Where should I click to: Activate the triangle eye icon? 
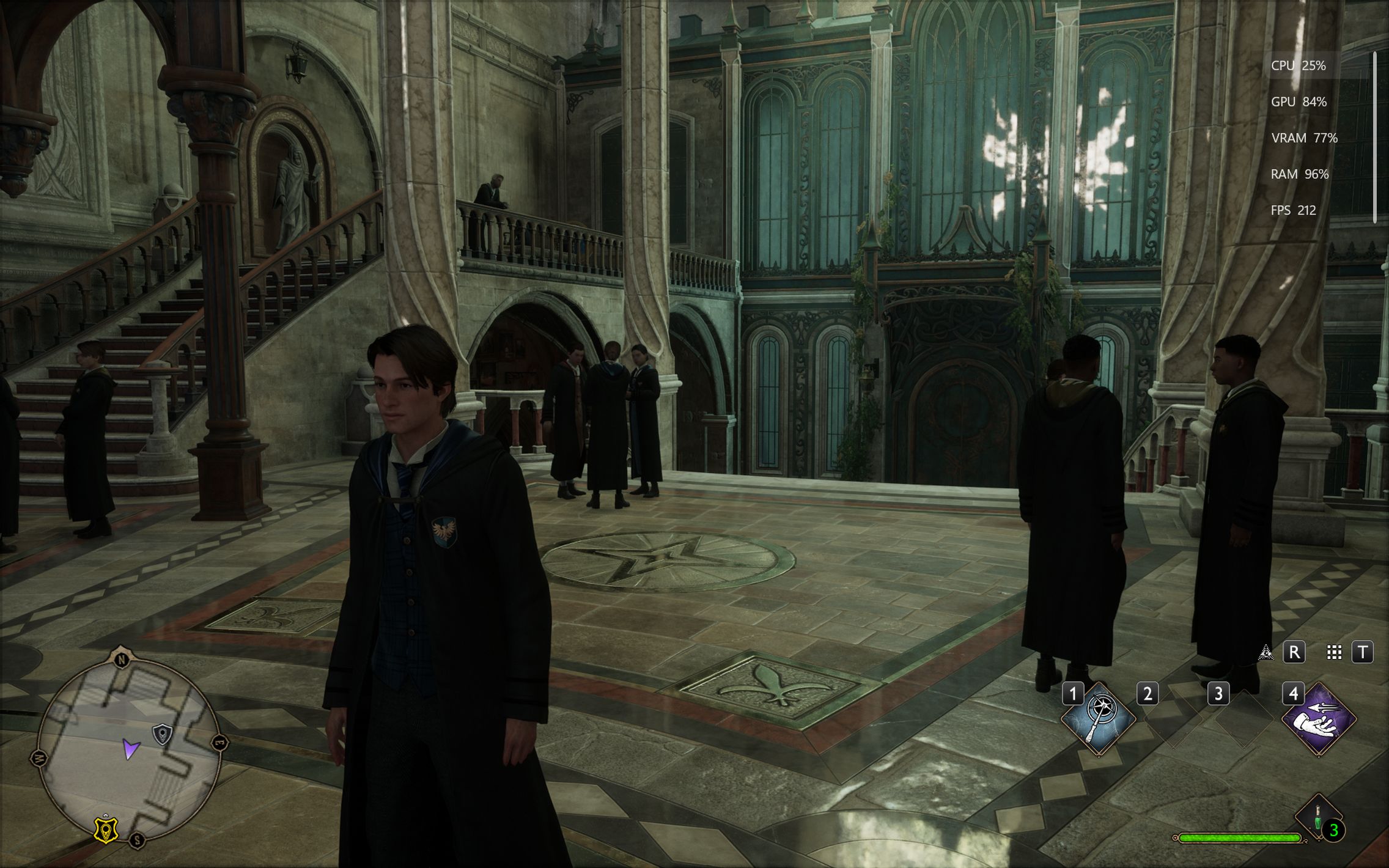1266,652
